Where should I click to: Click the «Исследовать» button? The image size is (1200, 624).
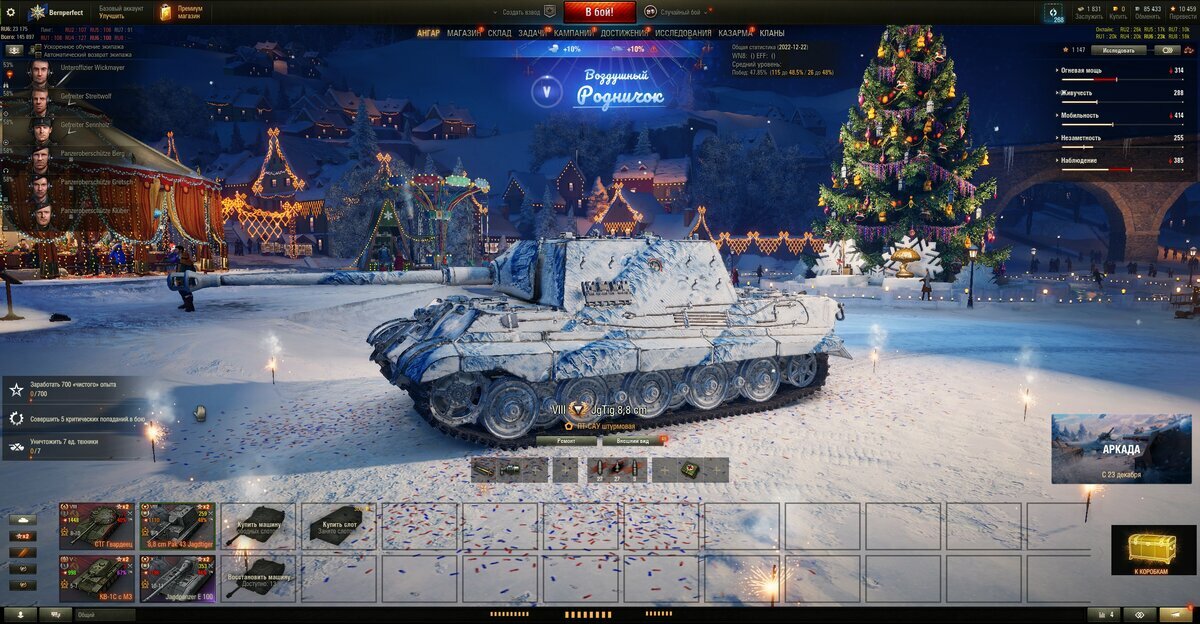point(1117,49)
